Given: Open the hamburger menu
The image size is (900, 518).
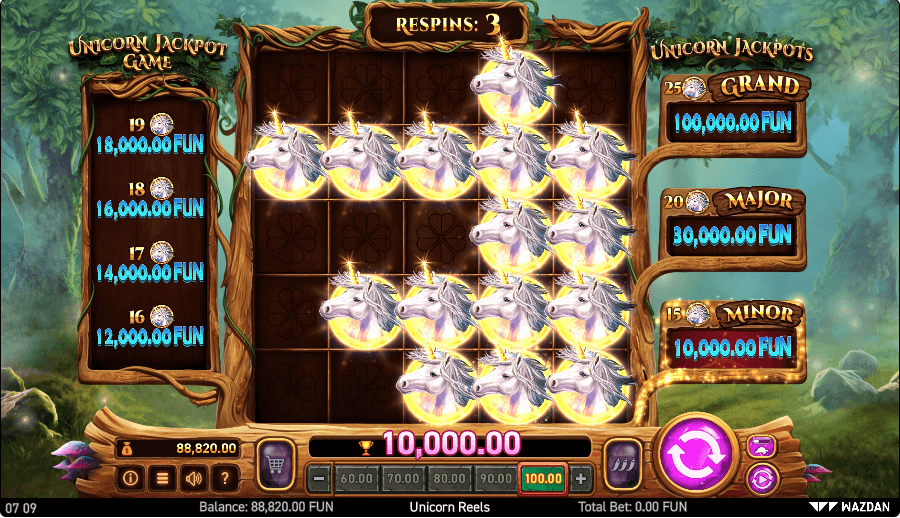Looking at the screenshot, I should pos(160,478).
